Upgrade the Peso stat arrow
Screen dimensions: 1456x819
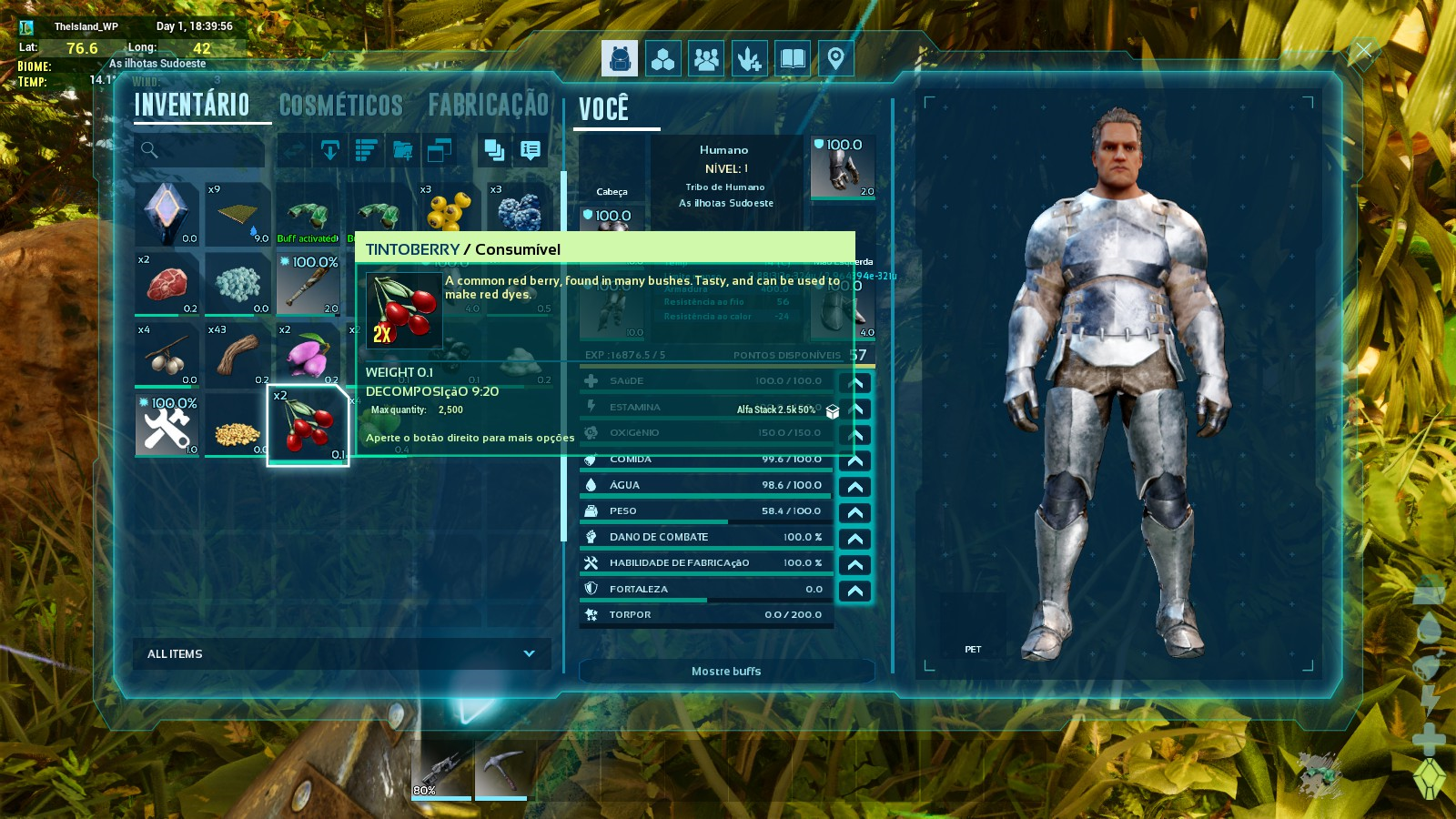coord(855,512)
